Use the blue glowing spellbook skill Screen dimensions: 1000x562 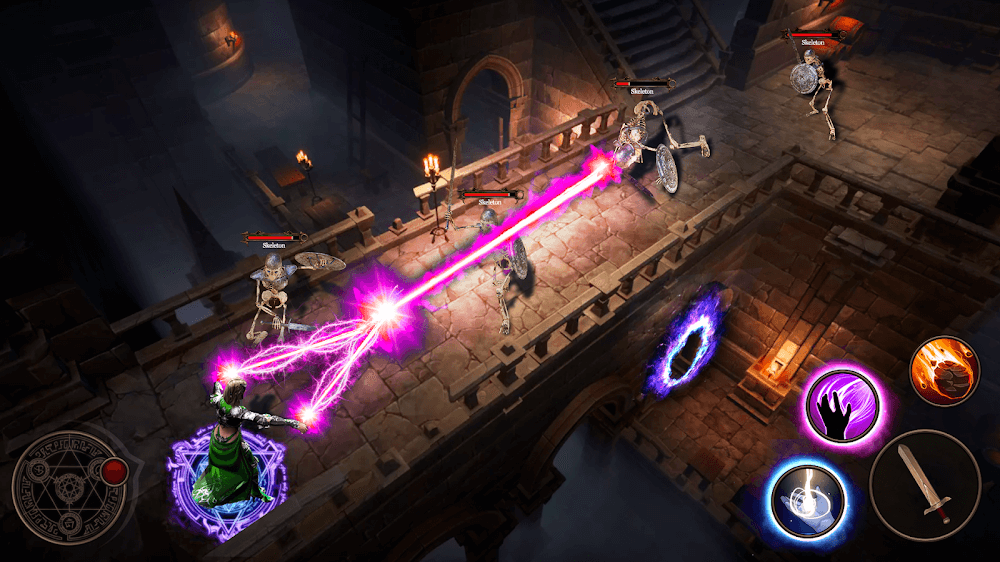pyautogui.click(x=809, y=498)
